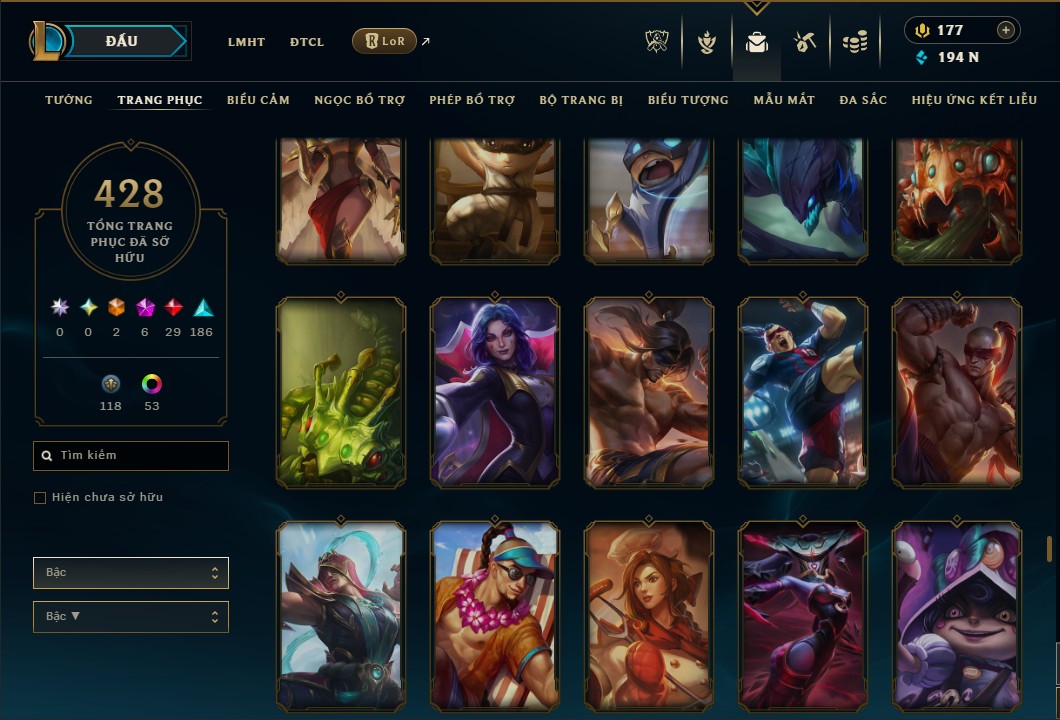Open the LMHT home section
The image size is (1060, 720).
tap(246, 42)
